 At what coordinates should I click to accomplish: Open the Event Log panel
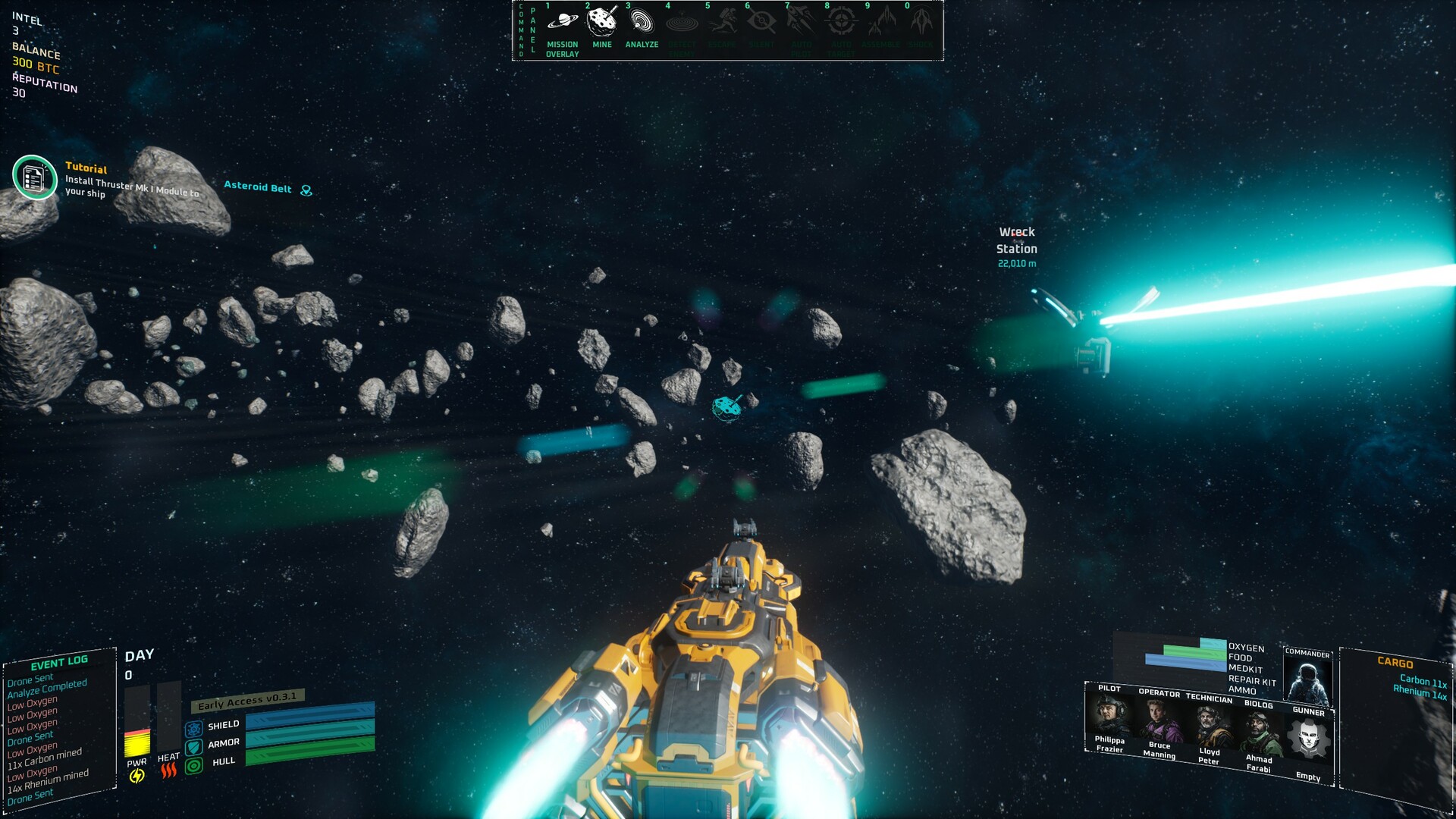point(59,661)
